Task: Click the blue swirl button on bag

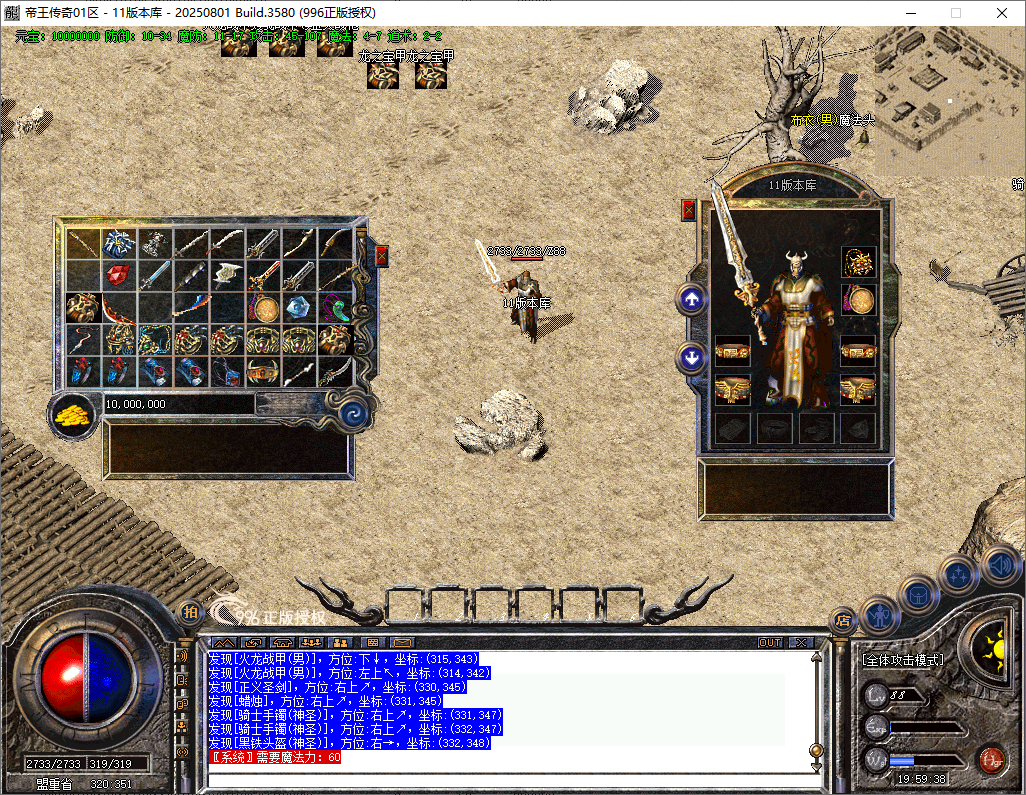Action: 354,415
